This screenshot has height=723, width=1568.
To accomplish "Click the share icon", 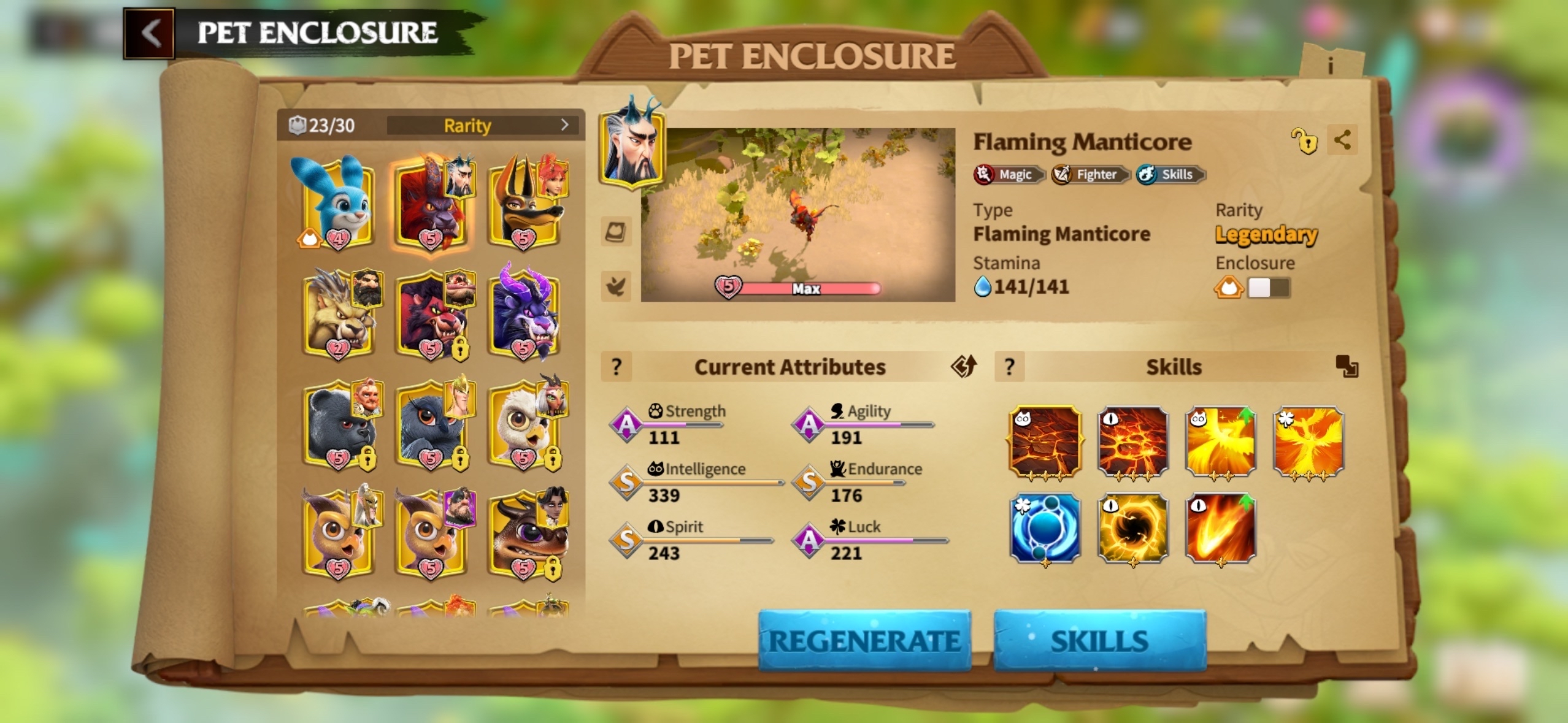I will pyautogui.click(x=1342, y=140).
